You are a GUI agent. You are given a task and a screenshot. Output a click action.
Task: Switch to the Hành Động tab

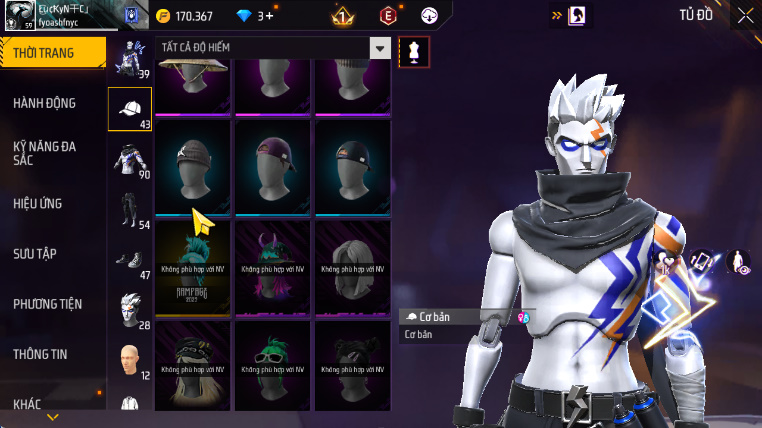point(45,103)
